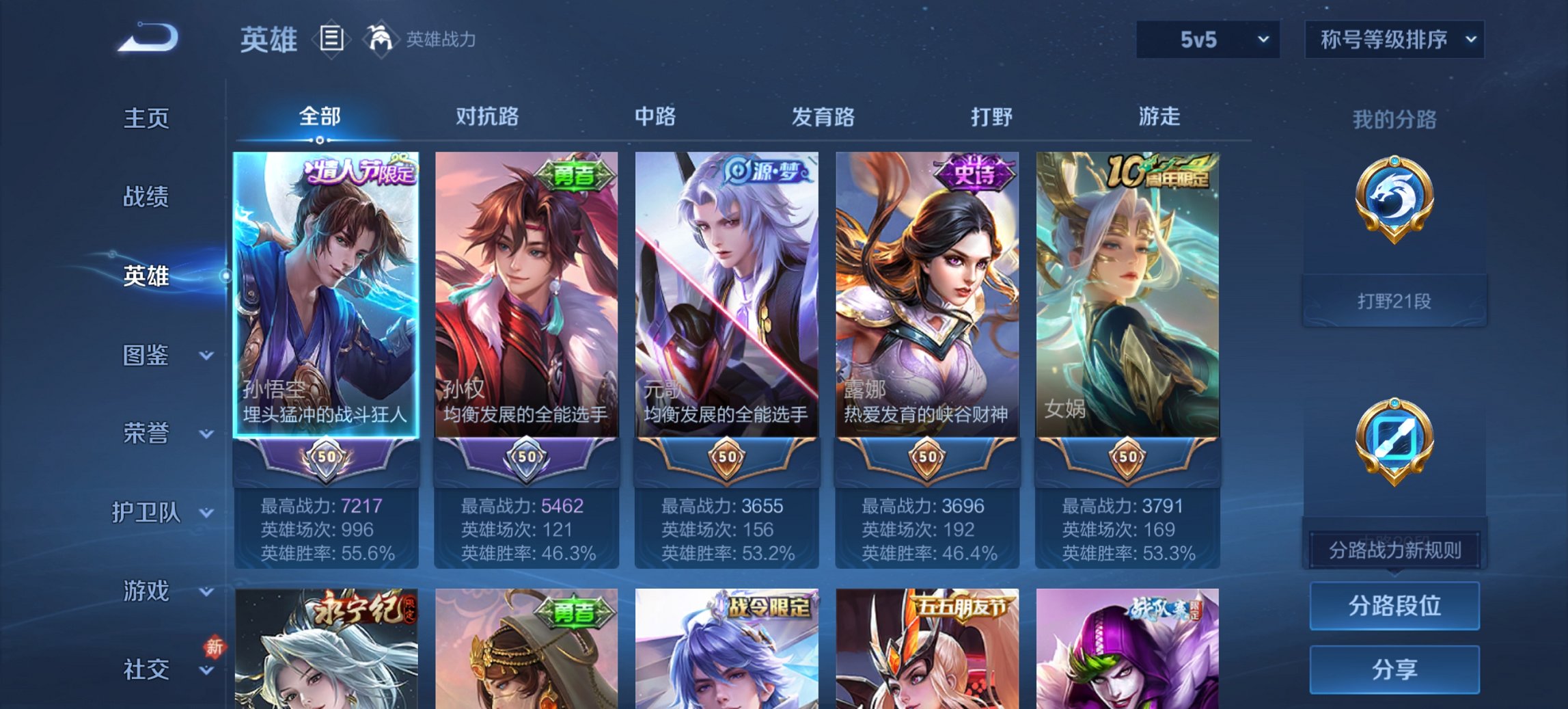Click the 英雄战力 shield icon
Viewport: 1568px width, 709px height.
coord(381,40)
